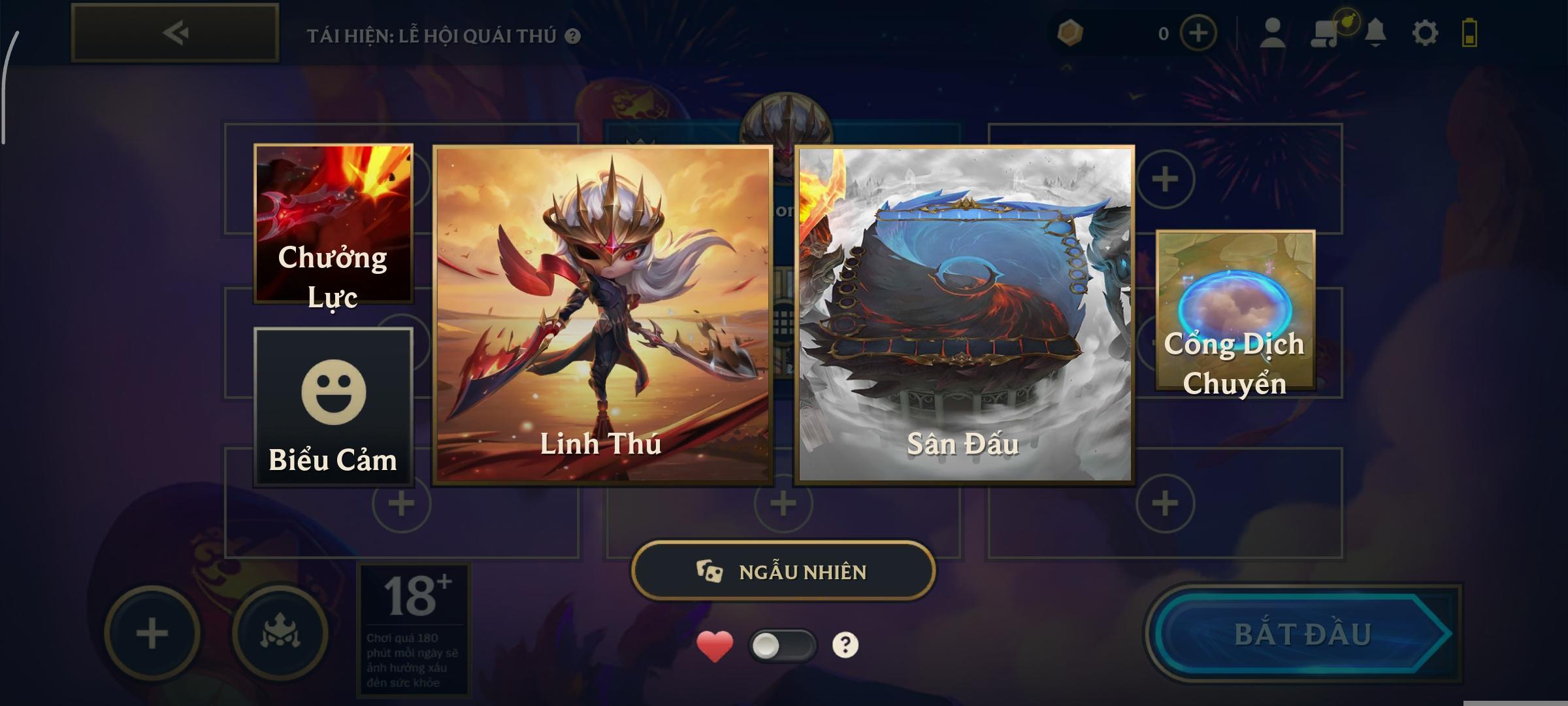
Task: Open the settings gear
Action: [1425, 33]
